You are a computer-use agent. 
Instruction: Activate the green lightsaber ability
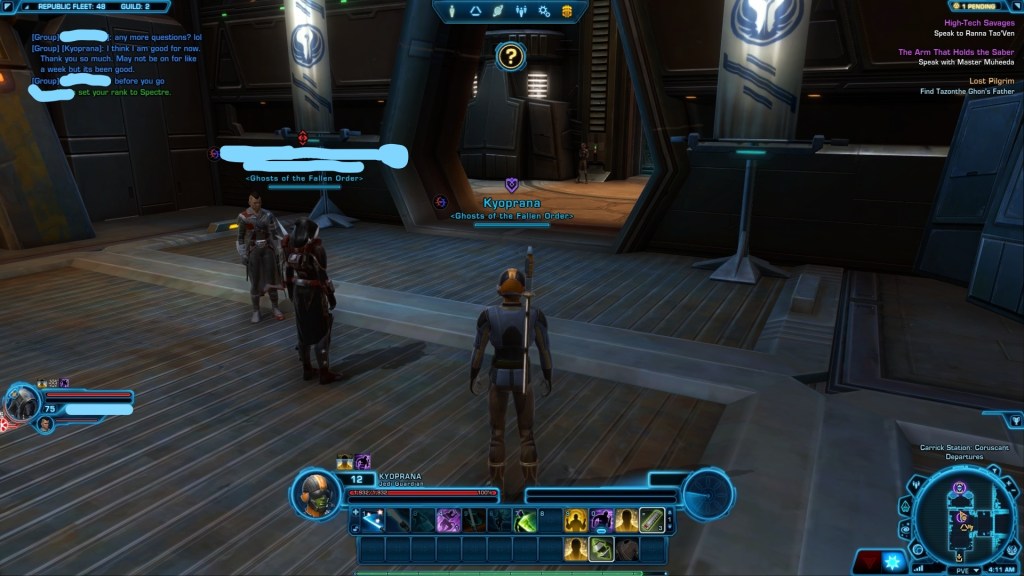(x=525, y=520)
